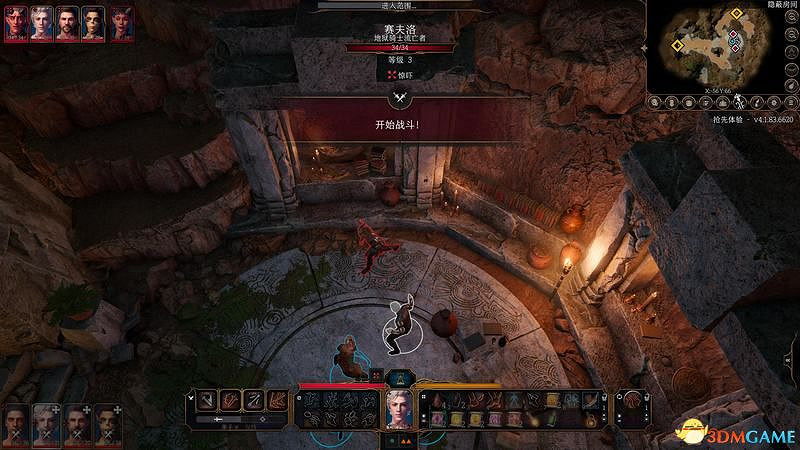
Task: Click the horned woman portrait in the turn order
Action: click(120, 23)
